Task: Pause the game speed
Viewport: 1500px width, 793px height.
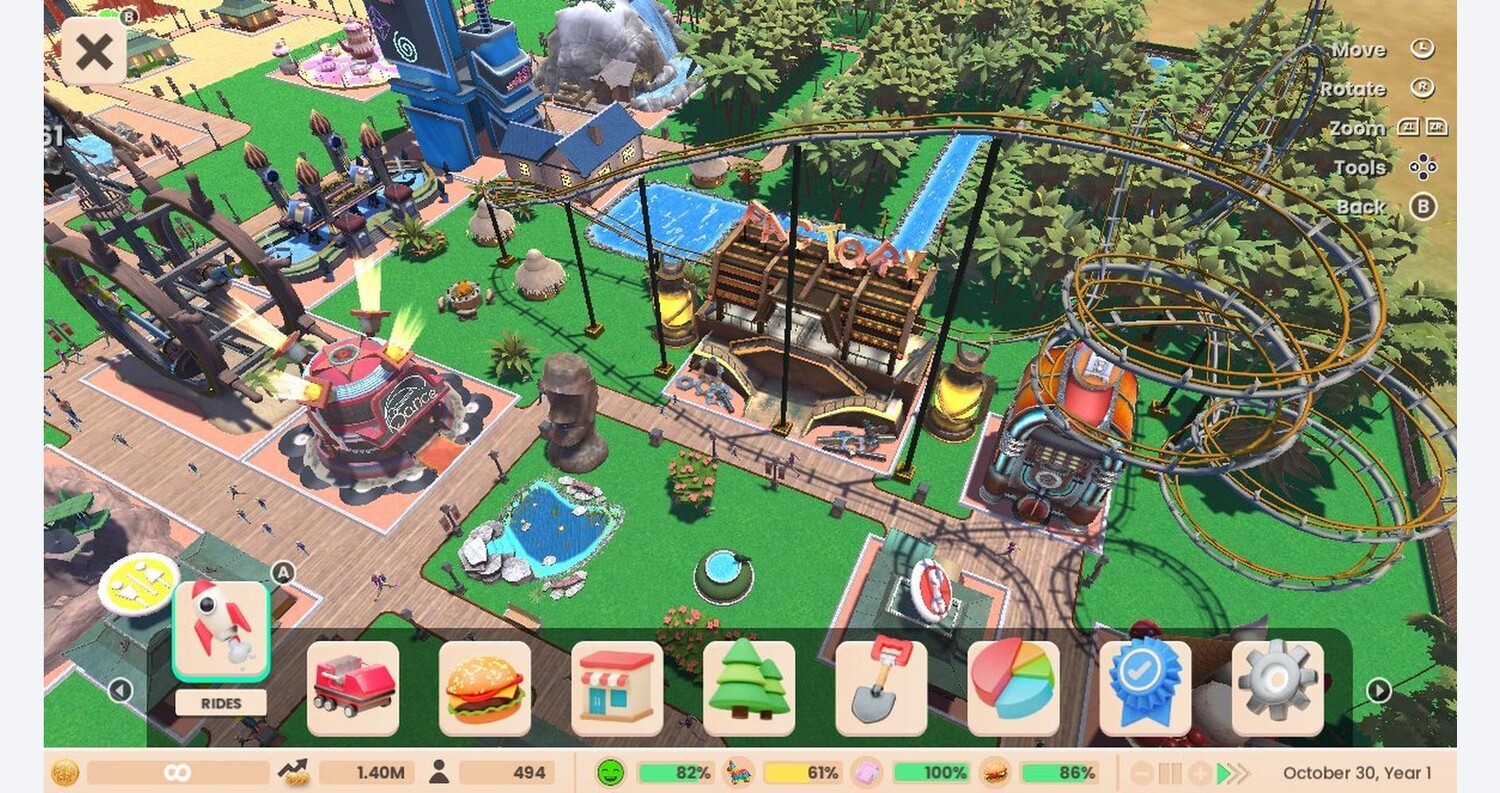Action: (1170, 773)
